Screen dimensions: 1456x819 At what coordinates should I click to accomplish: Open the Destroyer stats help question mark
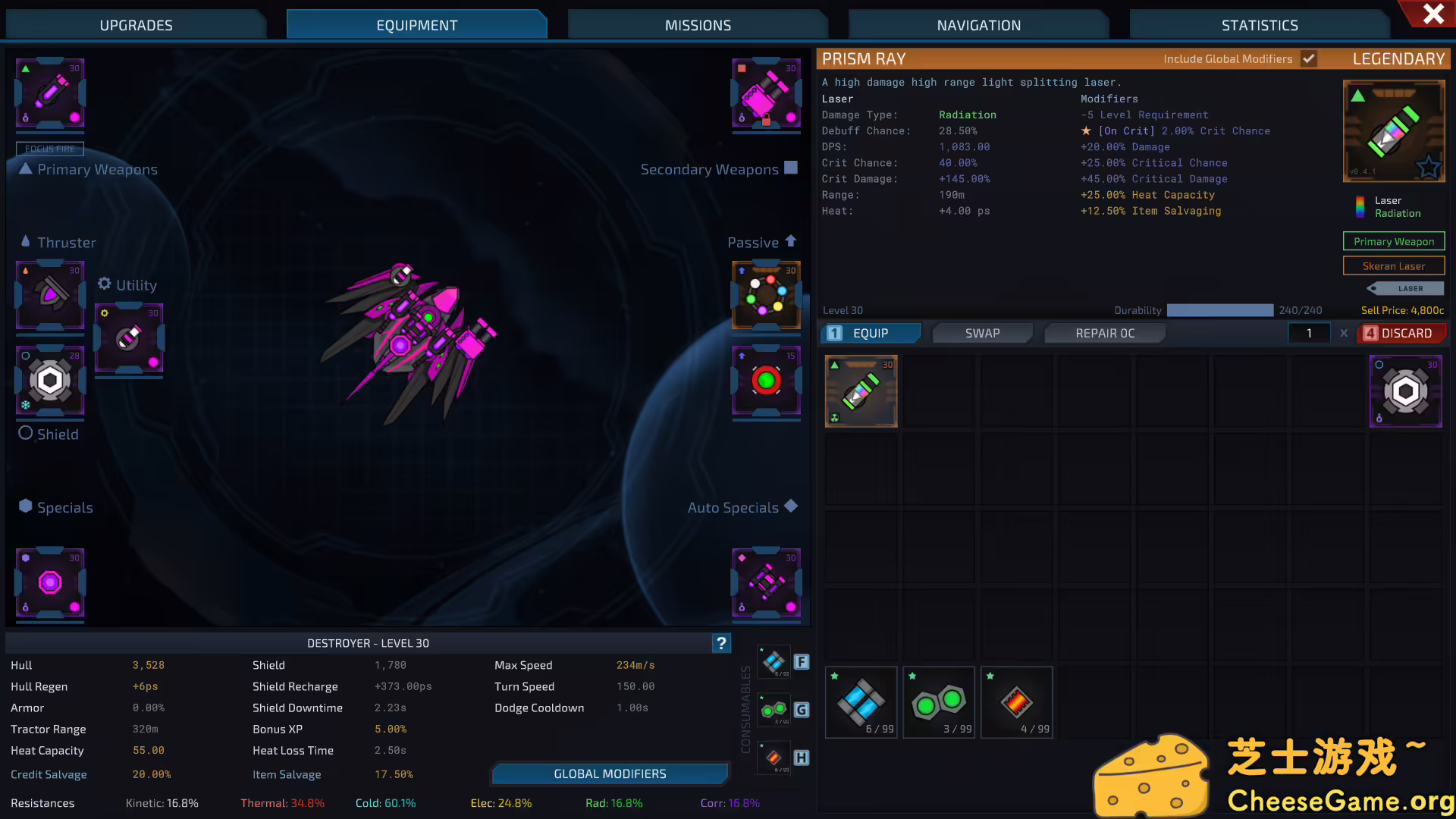[720, 643]
